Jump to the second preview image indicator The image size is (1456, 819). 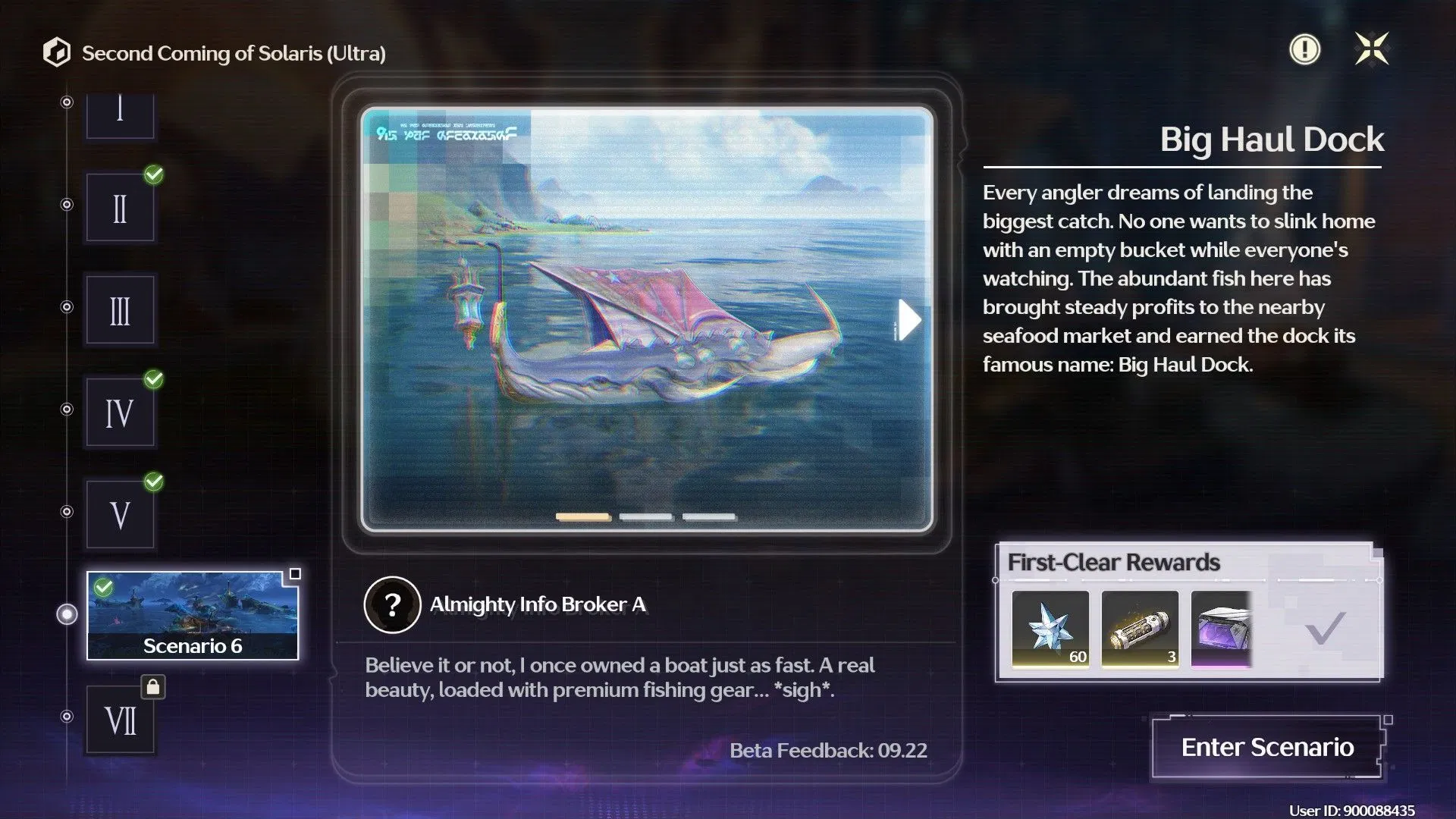(x=645, y=517)
